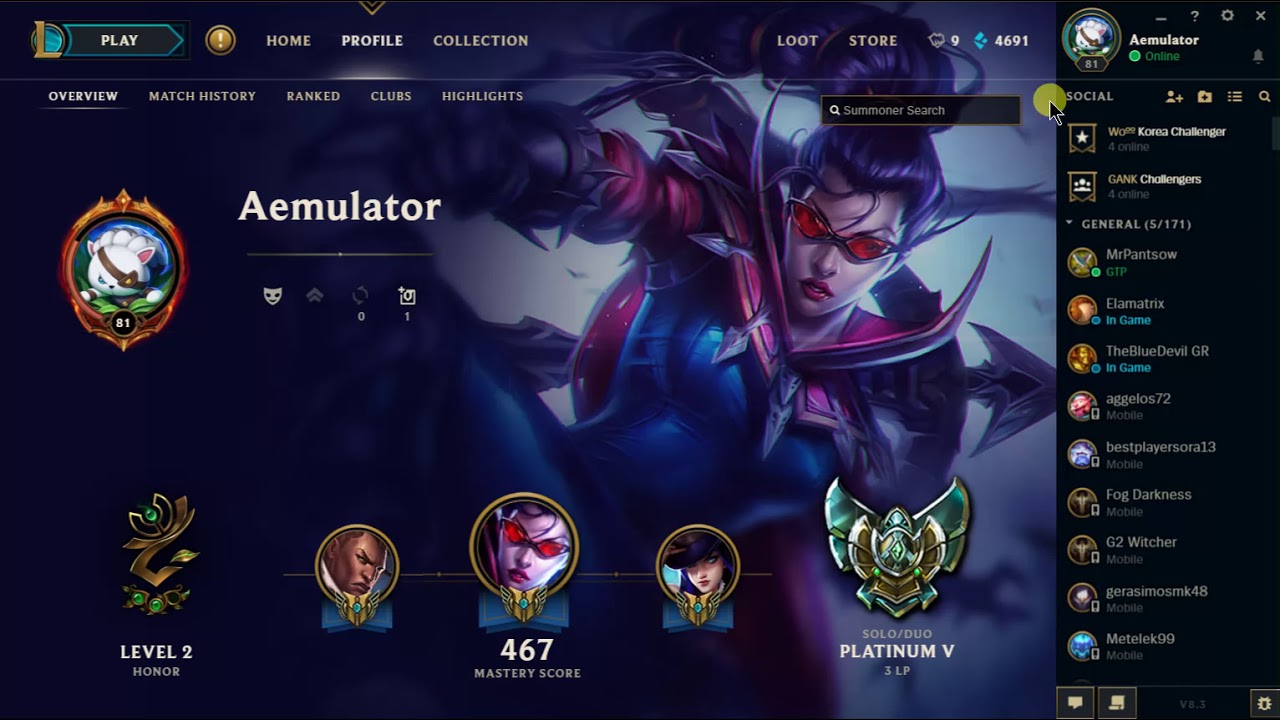Open the friend group folder creation icon

(1203, 96)
